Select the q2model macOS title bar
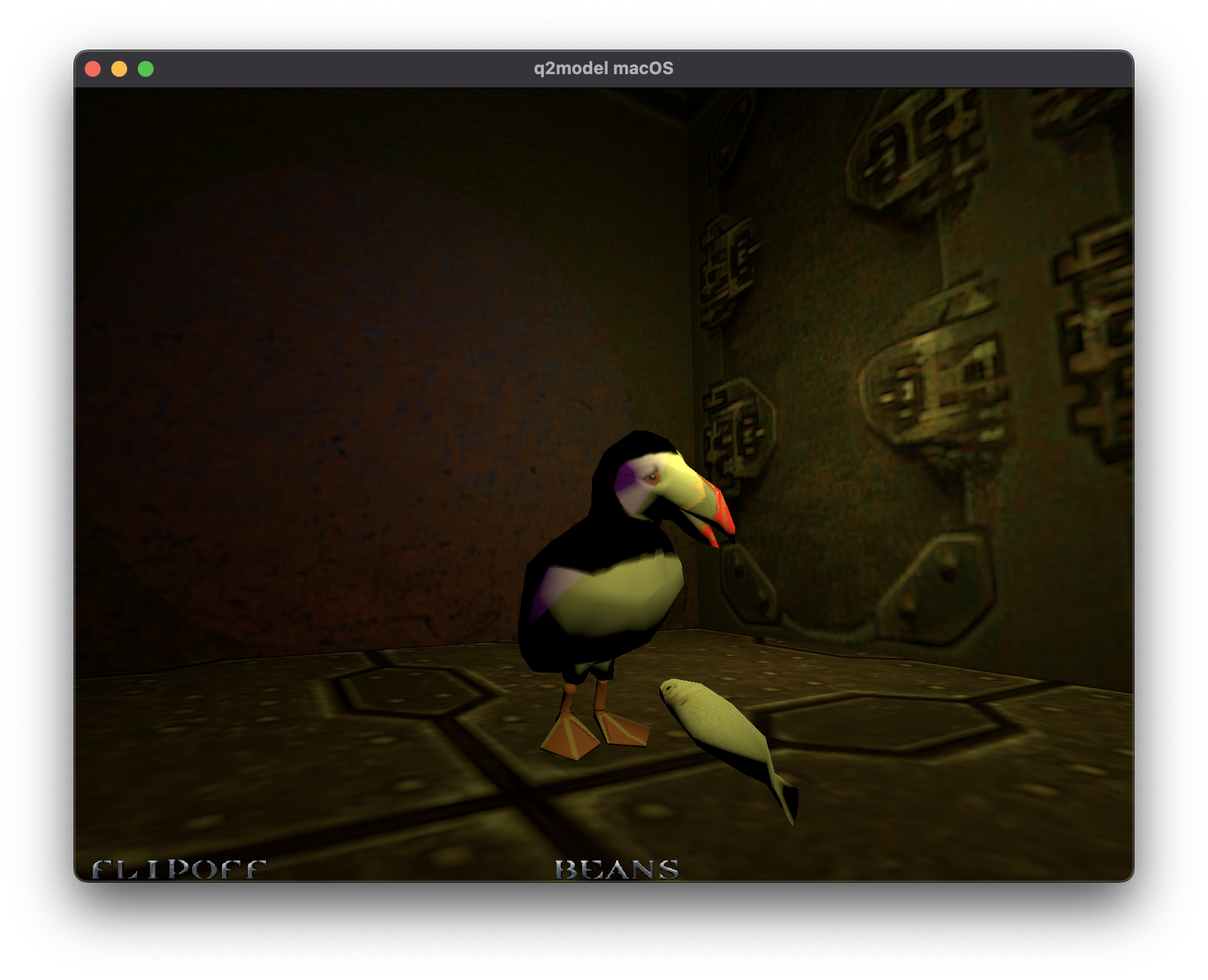Image resolution: width=1208 pixels, height=980 pixels. pos(604,67)
